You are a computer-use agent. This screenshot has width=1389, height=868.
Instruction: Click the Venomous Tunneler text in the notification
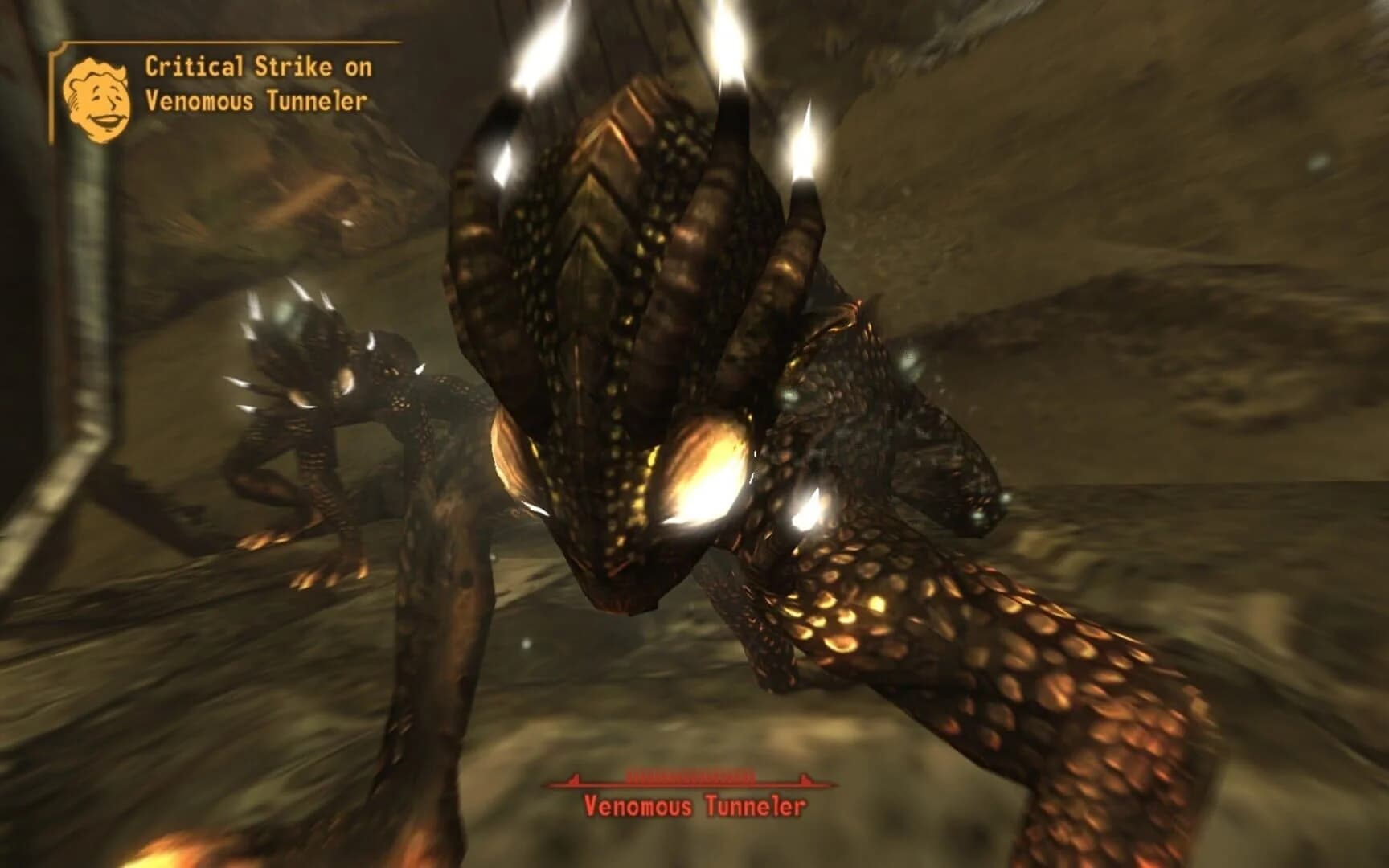pyautogui.click(x=257, y=102)
